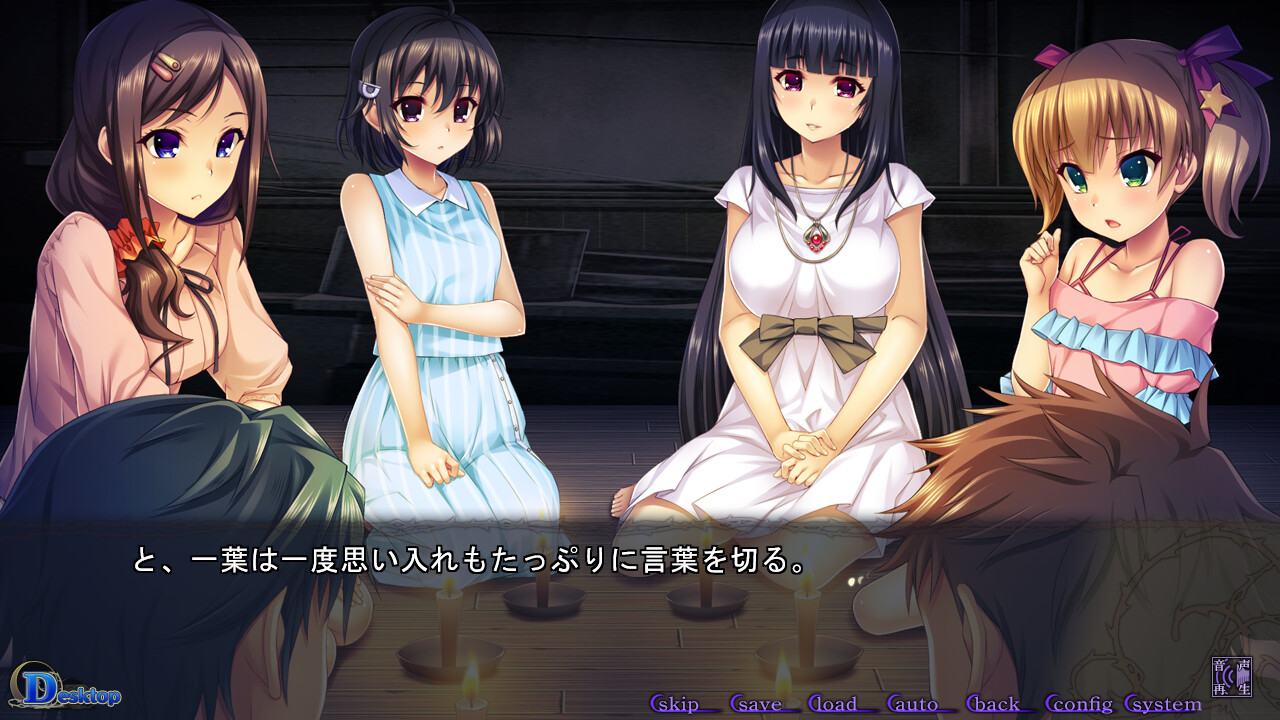Click the voice replay icon

coord(1232,676)
